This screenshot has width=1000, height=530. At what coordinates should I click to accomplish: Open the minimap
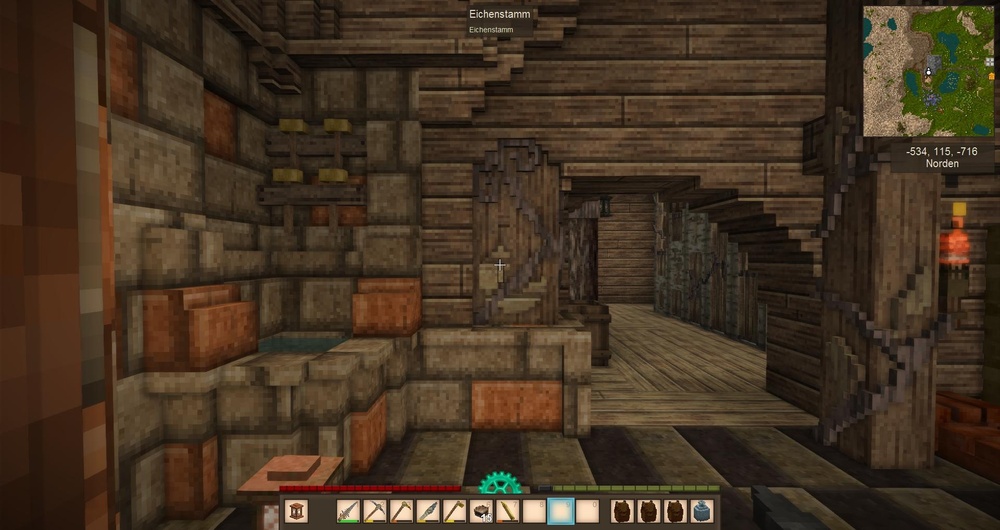point(928,70)
